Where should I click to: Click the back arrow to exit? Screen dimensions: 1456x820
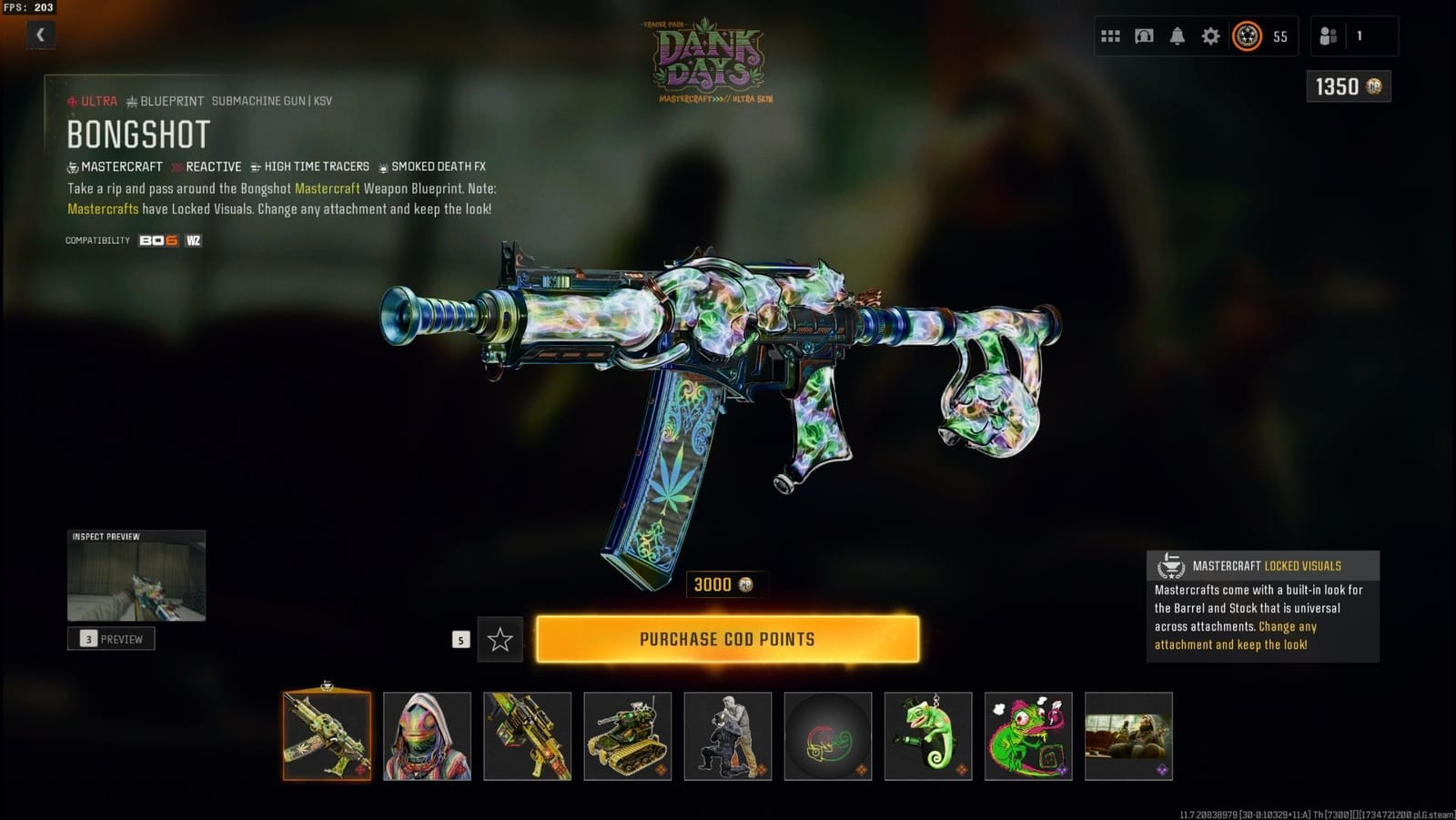pyautogui.click(x=40, y=35)
